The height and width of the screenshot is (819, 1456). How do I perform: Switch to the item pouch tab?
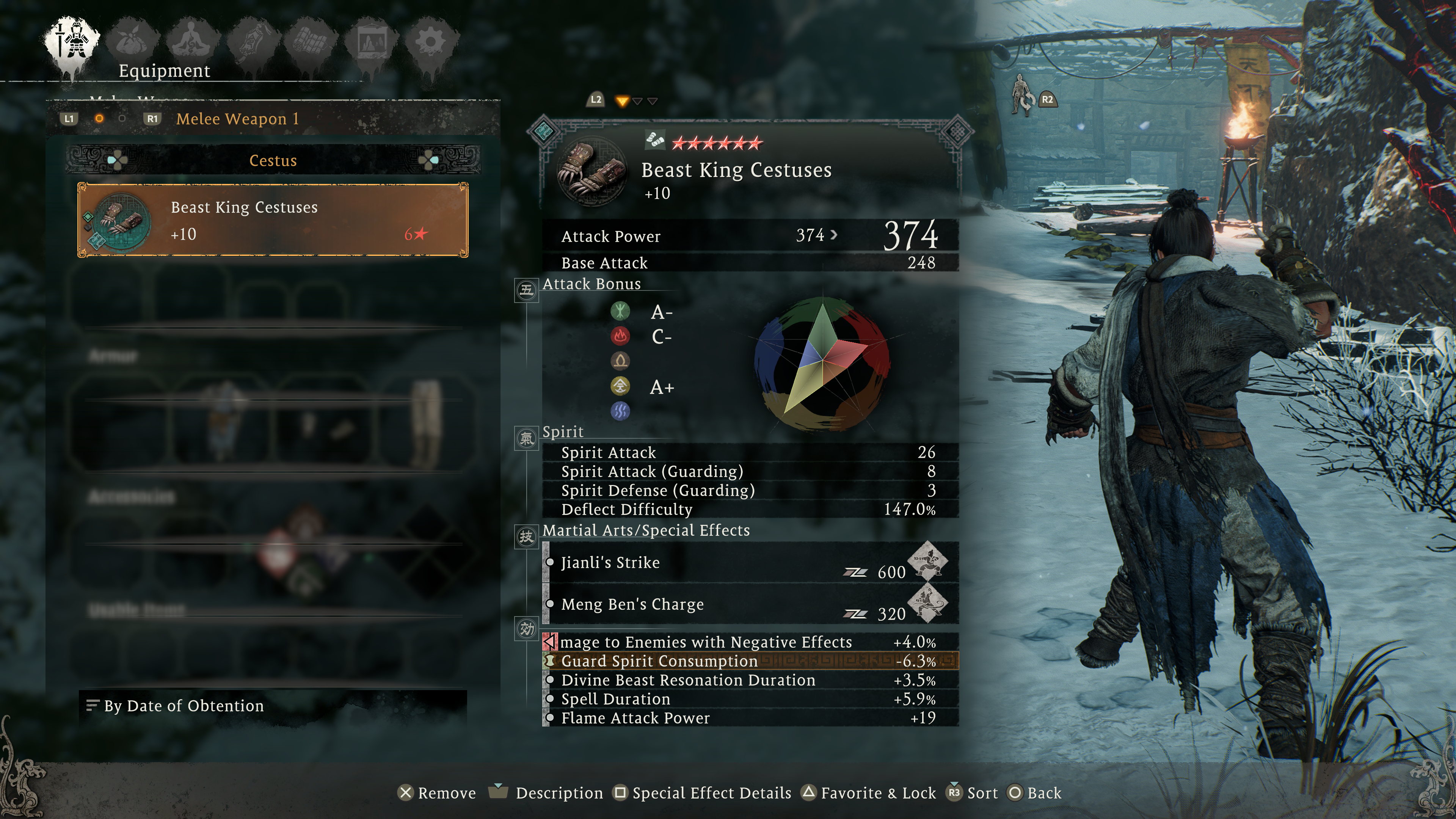tap(134, 41)
